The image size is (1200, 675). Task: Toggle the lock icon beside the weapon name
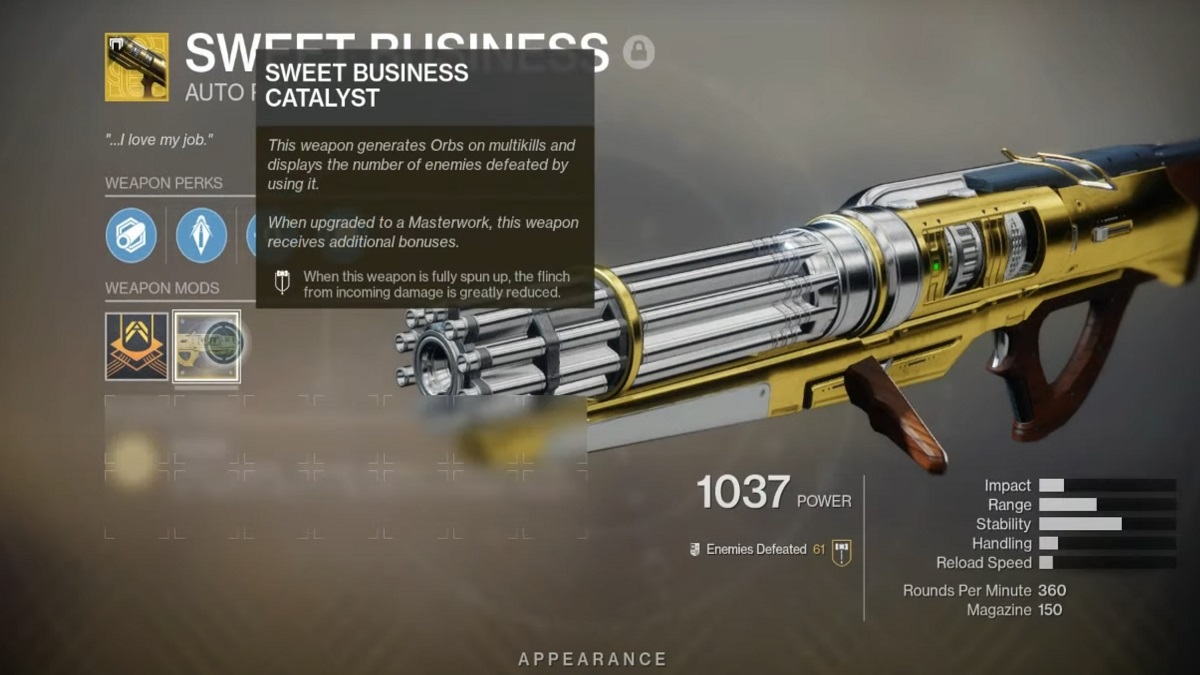(639, 51)
